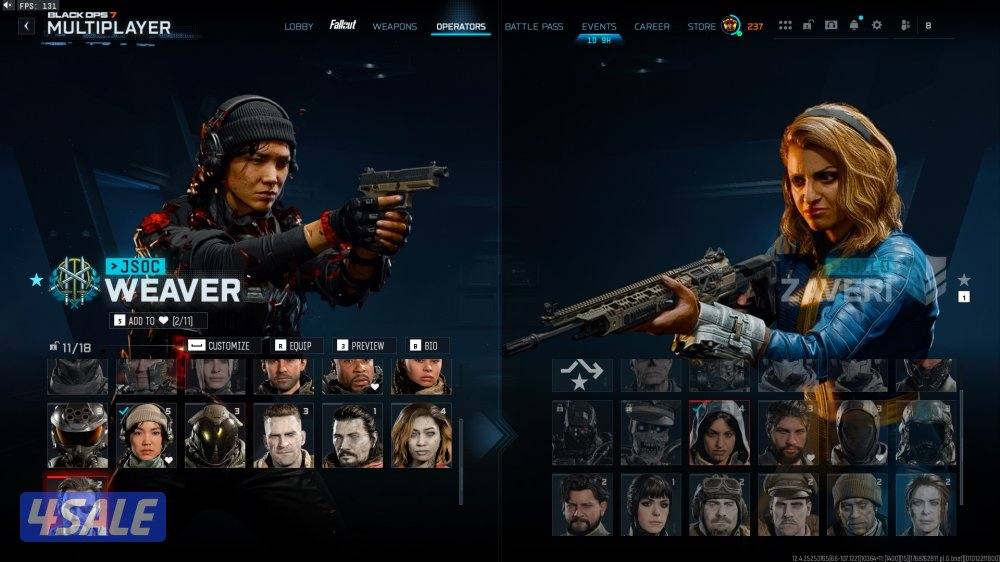Image resolution: width=1000 pixels, height=562 pixels.
Task: Choose the skull-faced officer operator portrait
Action: coord(650,433)
